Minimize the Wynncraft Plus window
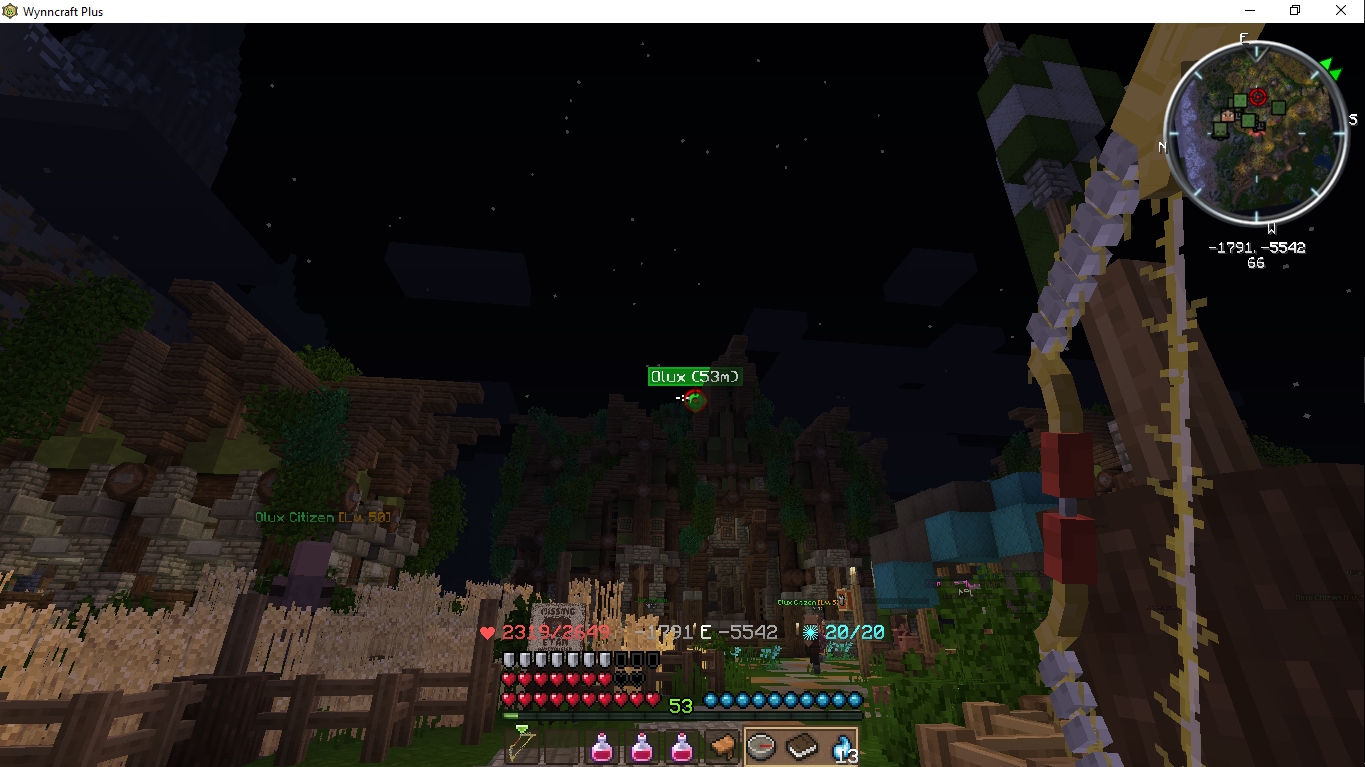The width and height of the screenshot is (1365, 767). coord(1249,11)
